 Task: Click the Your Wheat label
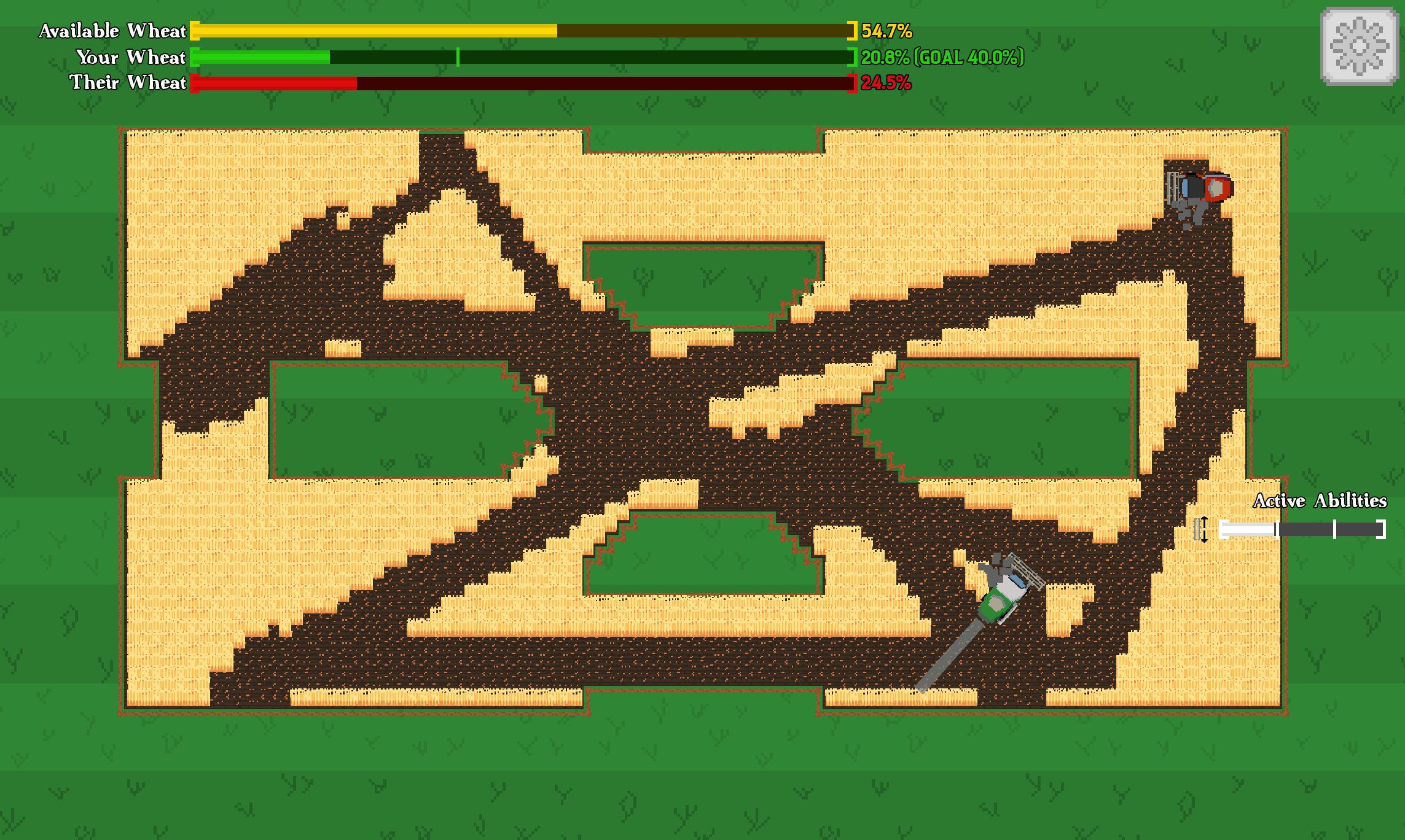click(131, 57)
